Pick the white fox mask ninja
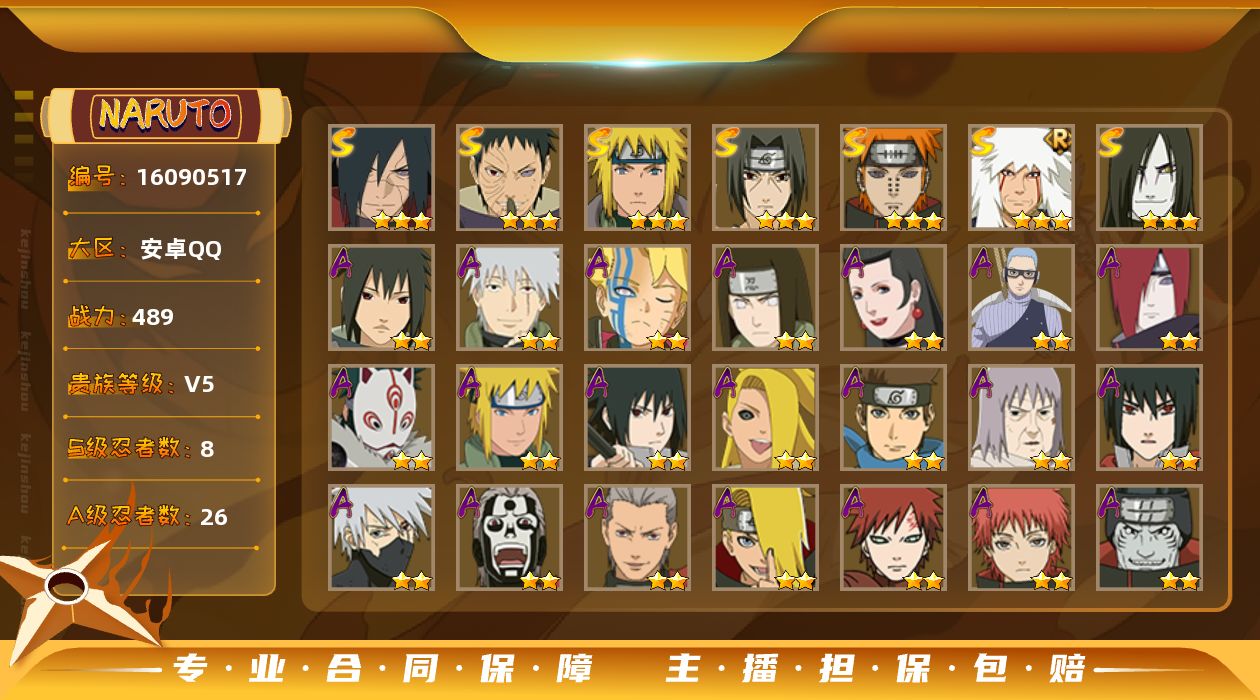Viewport: 1260px width, 700px height. [381, 417]
